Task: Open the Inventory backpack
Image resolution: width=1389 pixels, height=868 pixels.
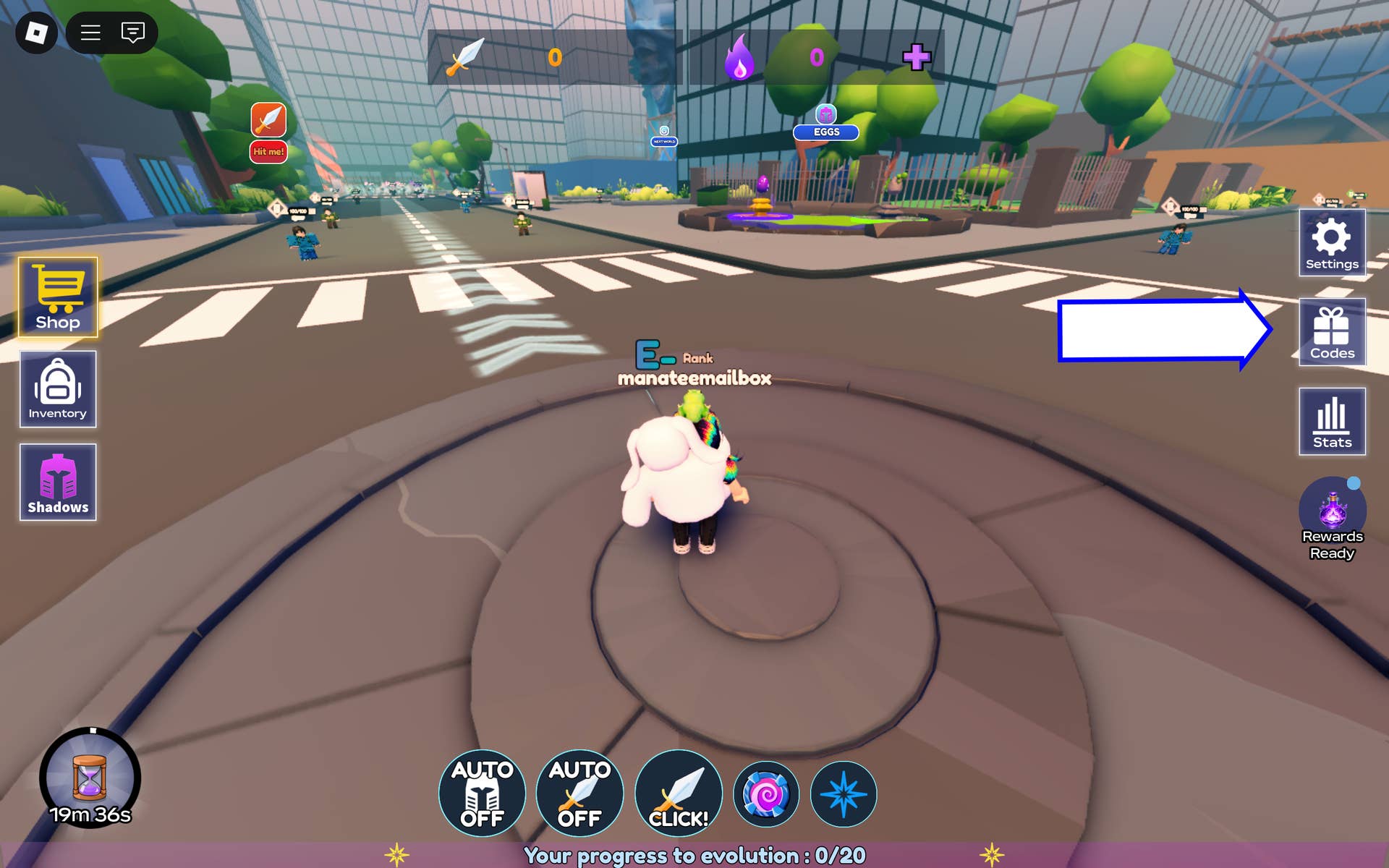Action: (x=58, y=389)
